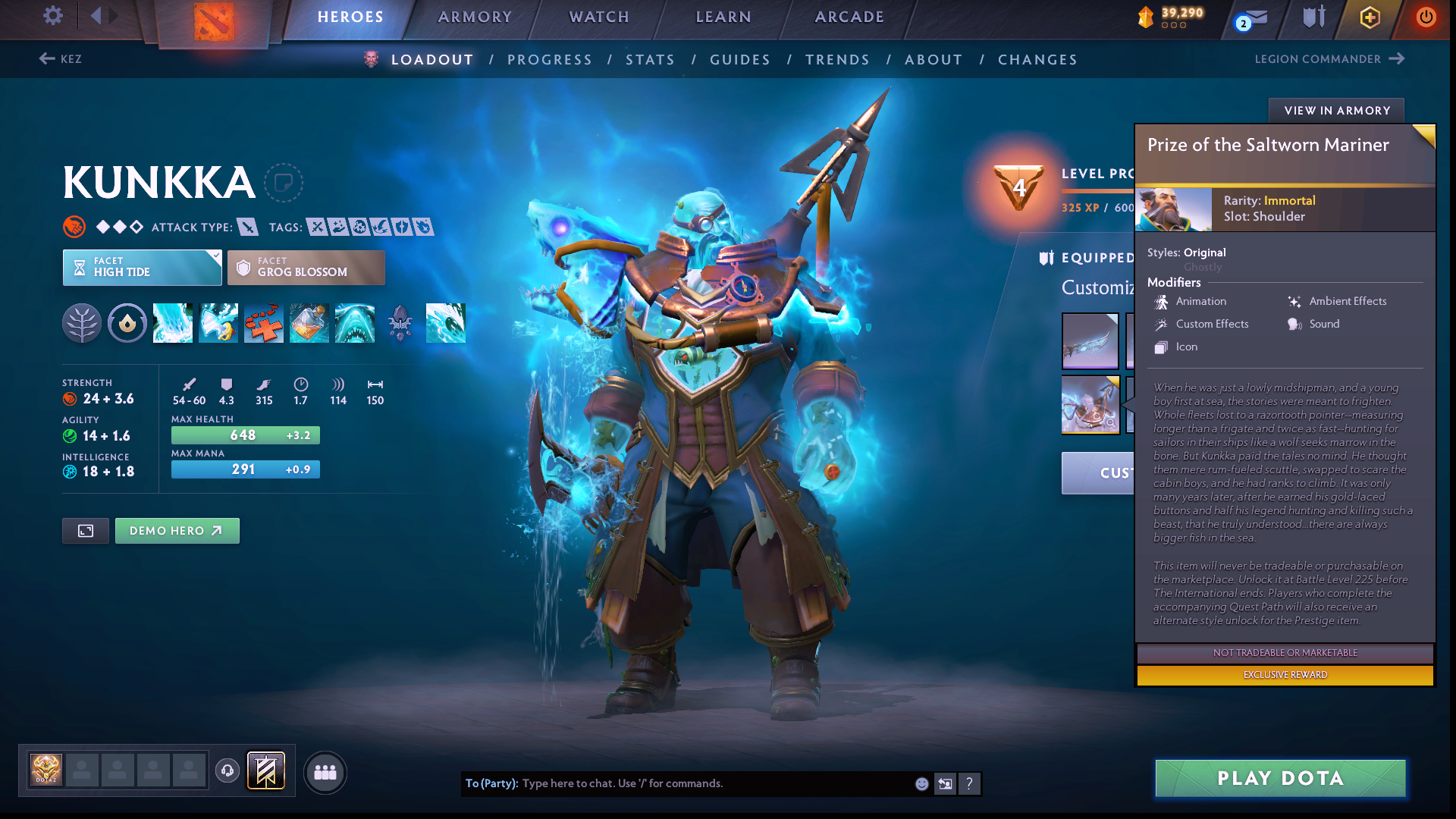Show the hero Progress section
Image resolution: width=1456 pixels, height=819 pixels.
coord(549,60)
